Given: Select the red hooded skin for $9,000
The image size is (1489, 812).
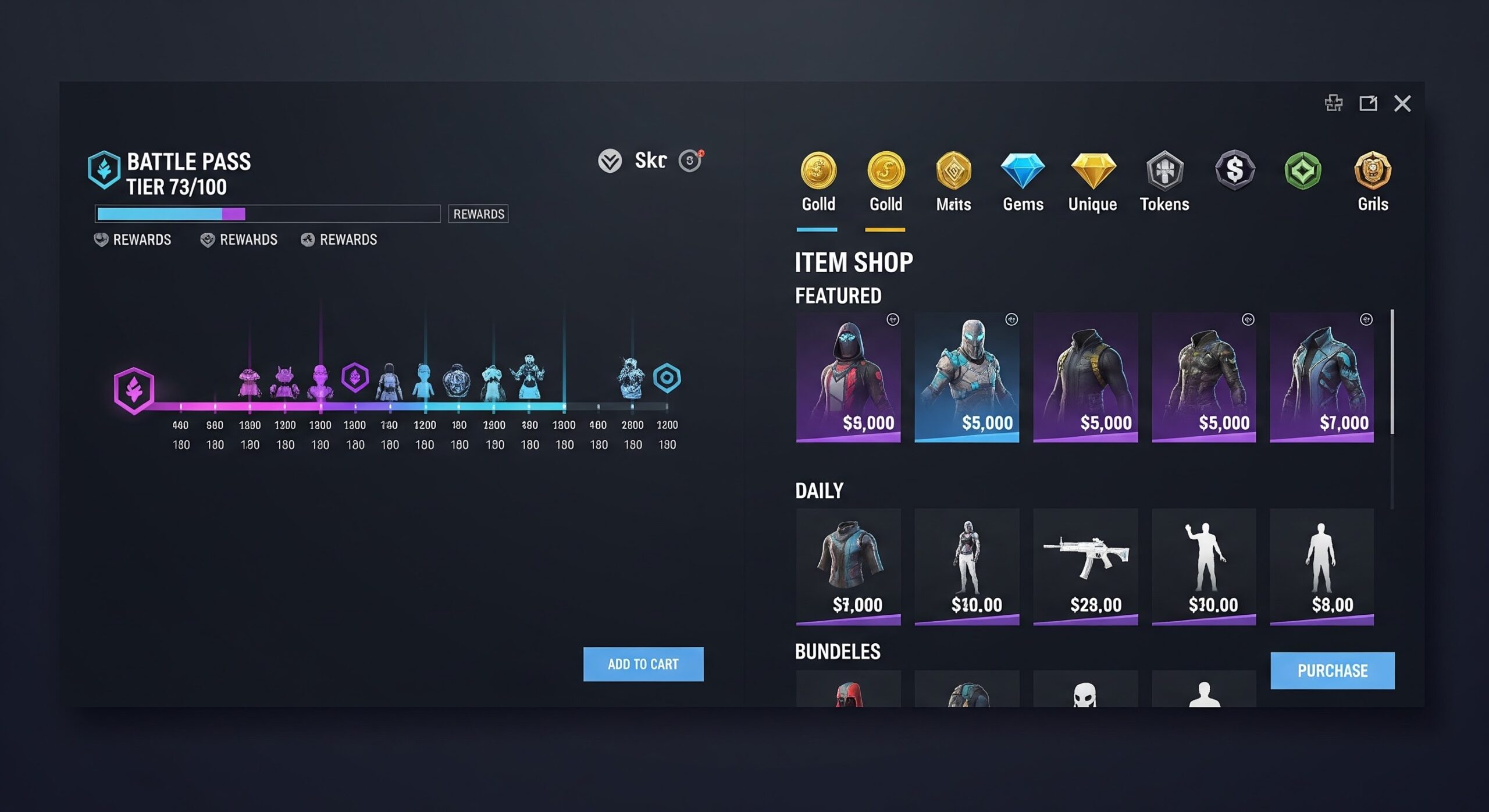Looking at the screenshot, I should (x=848, y=377).
